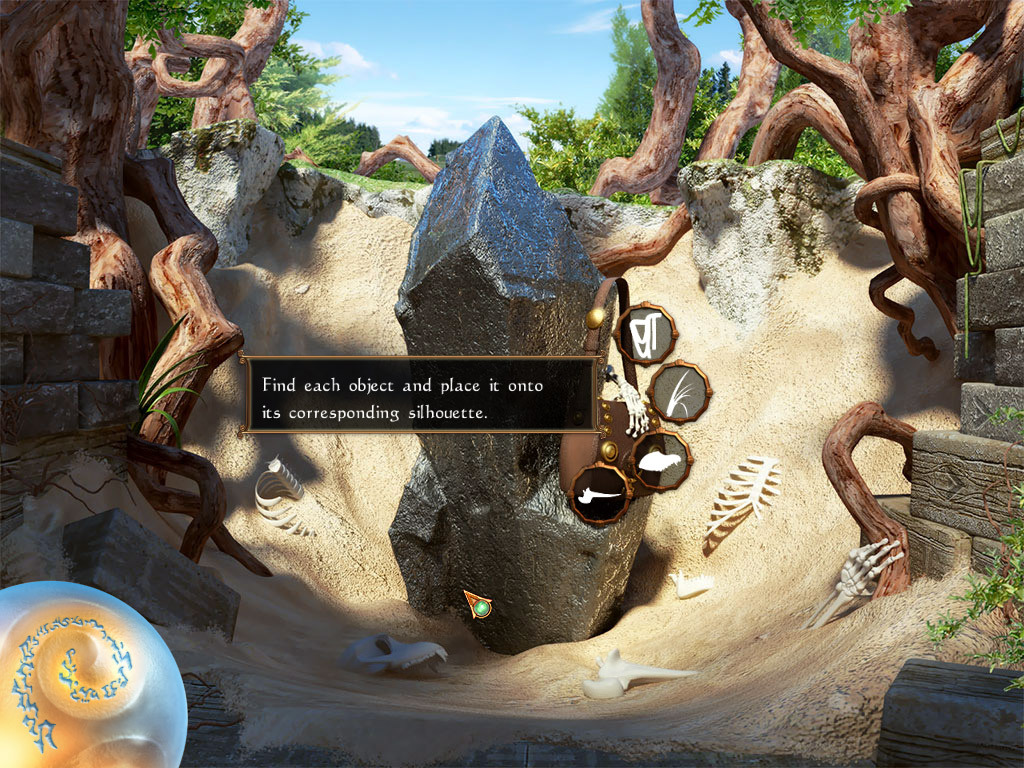Image resolution: width=1024 pixels, height=768 pixels.
Task: Pick up the animal skull in the sand
Action: (392, 655)
